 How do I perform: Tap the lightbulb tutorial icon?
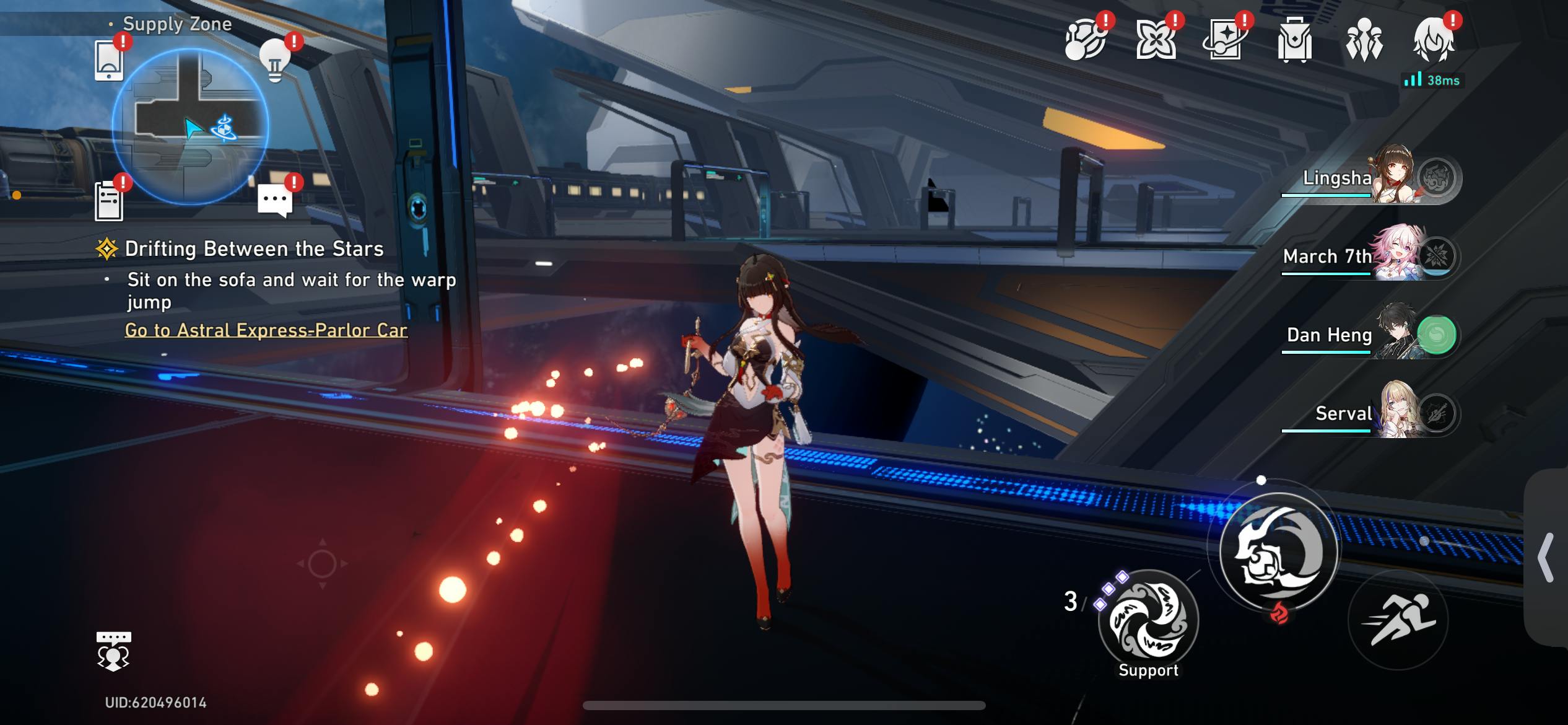(274, 61)
